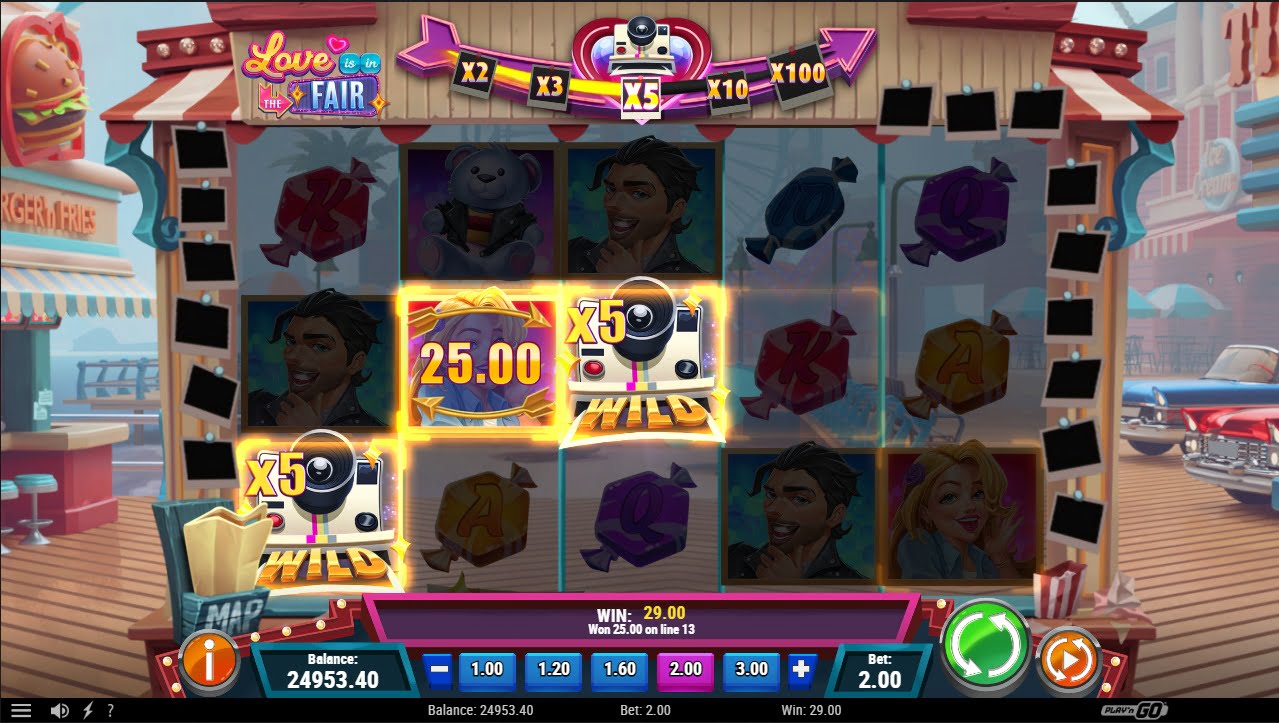Choose the 3.00 bet amount
The image size is (1279, 723).
752,670
